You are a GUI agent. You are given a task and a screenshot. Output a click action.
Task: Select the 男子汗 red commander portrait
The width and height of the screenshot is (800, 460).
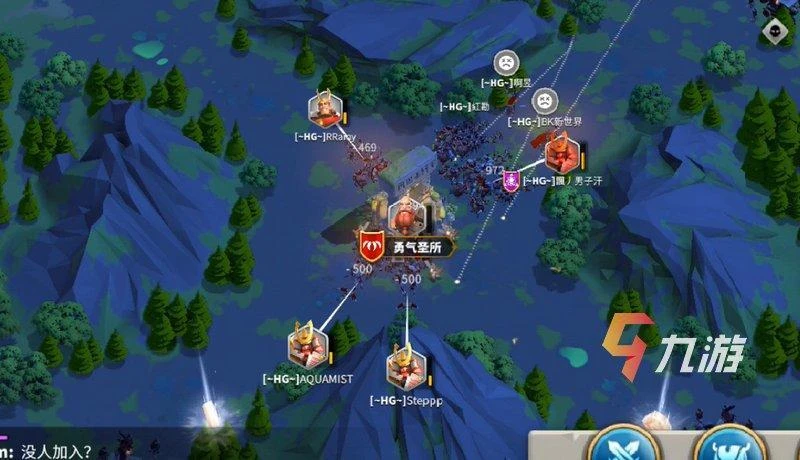pos(560,155)
